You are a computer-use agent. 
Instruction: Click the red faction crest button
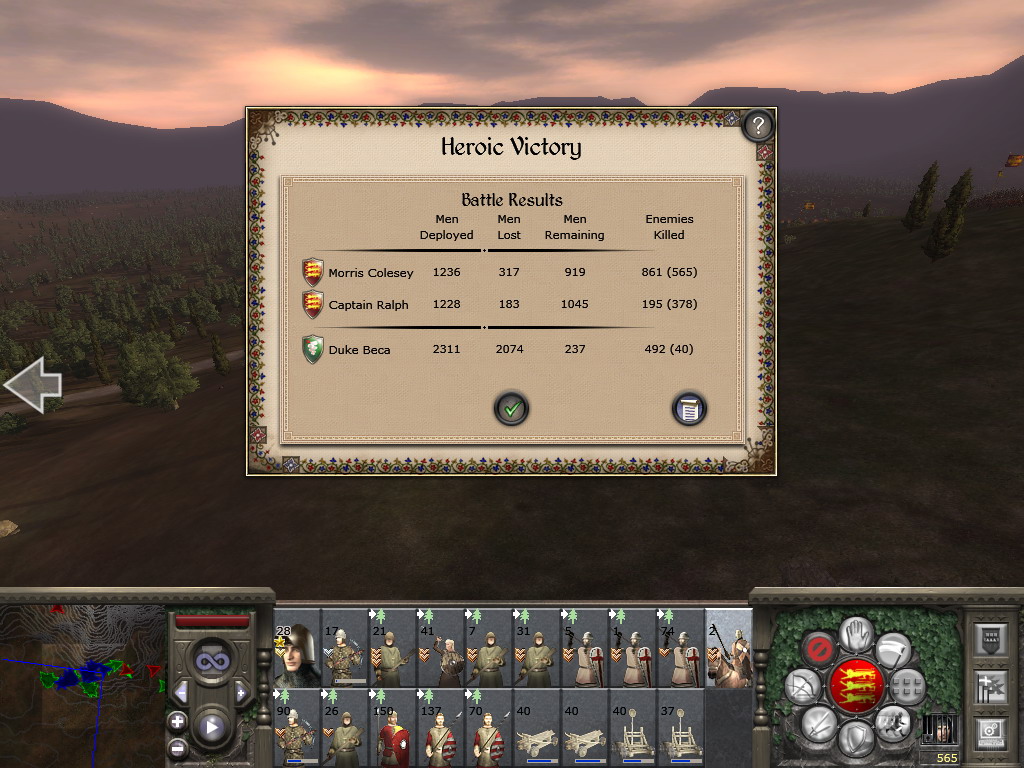tap(855, 685)
